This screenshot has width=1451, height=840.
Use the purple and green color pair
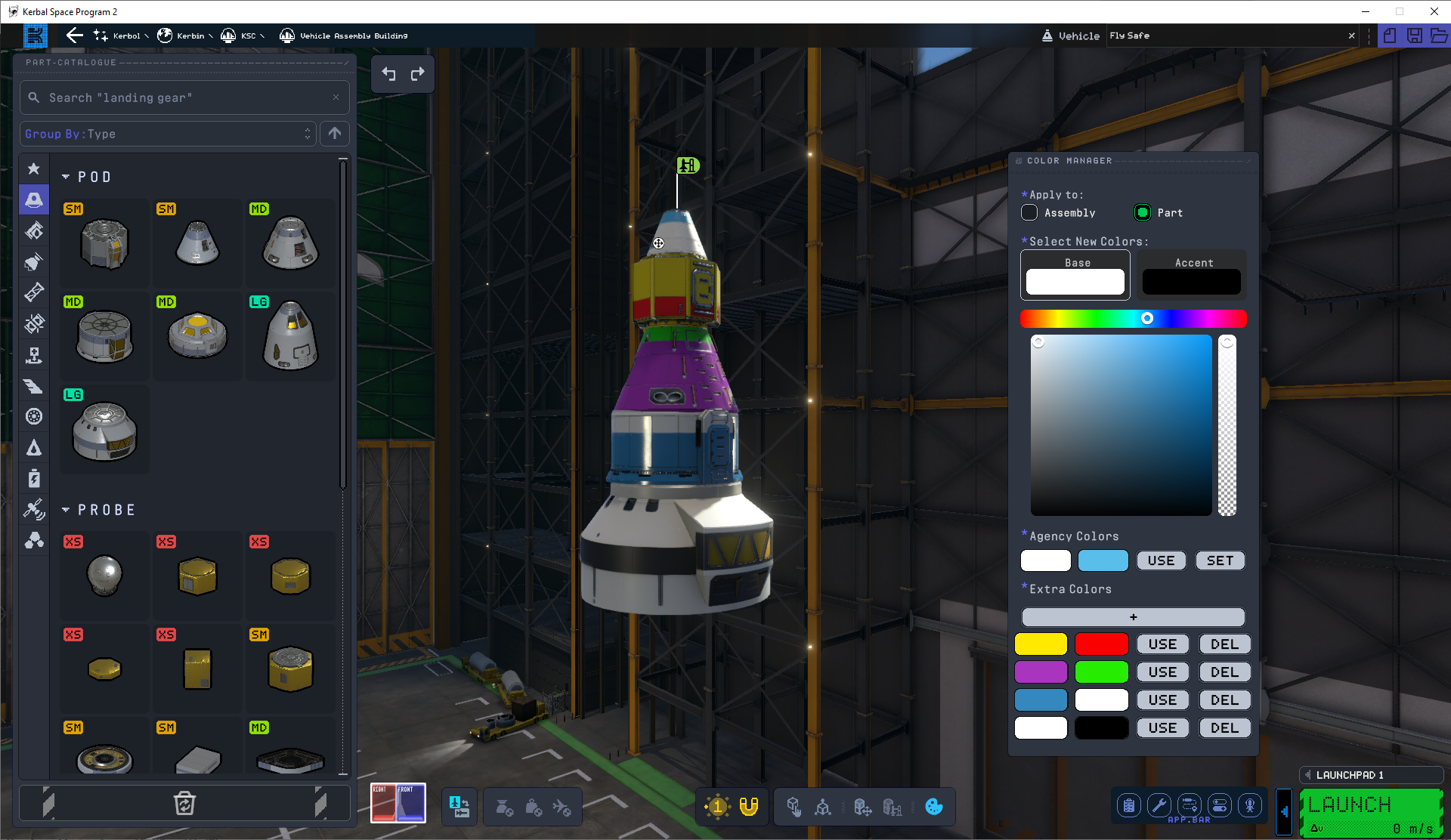pyautogui.click(x=1162, y=672)
